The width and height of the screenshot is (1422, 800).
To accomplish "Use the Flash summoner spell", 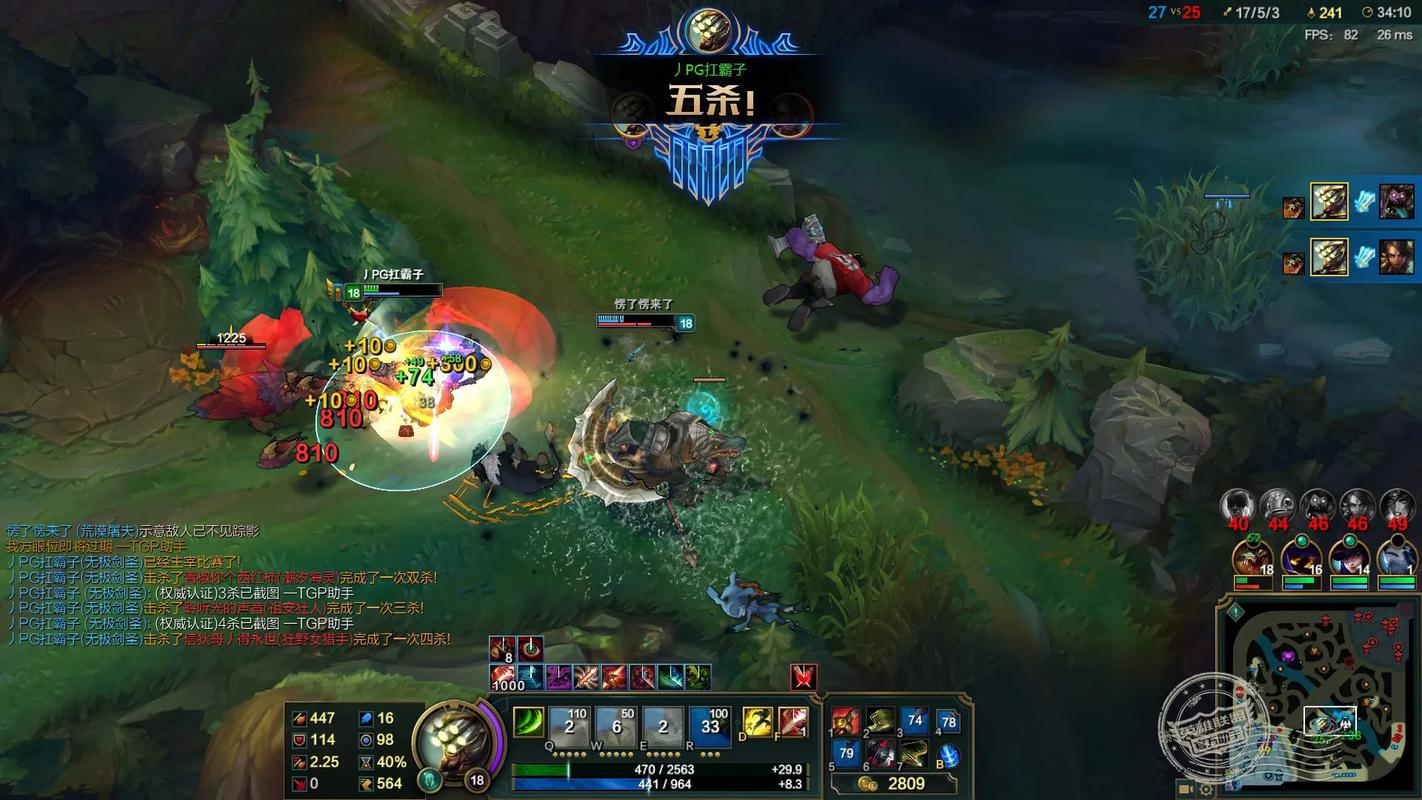I will [757, 721].
